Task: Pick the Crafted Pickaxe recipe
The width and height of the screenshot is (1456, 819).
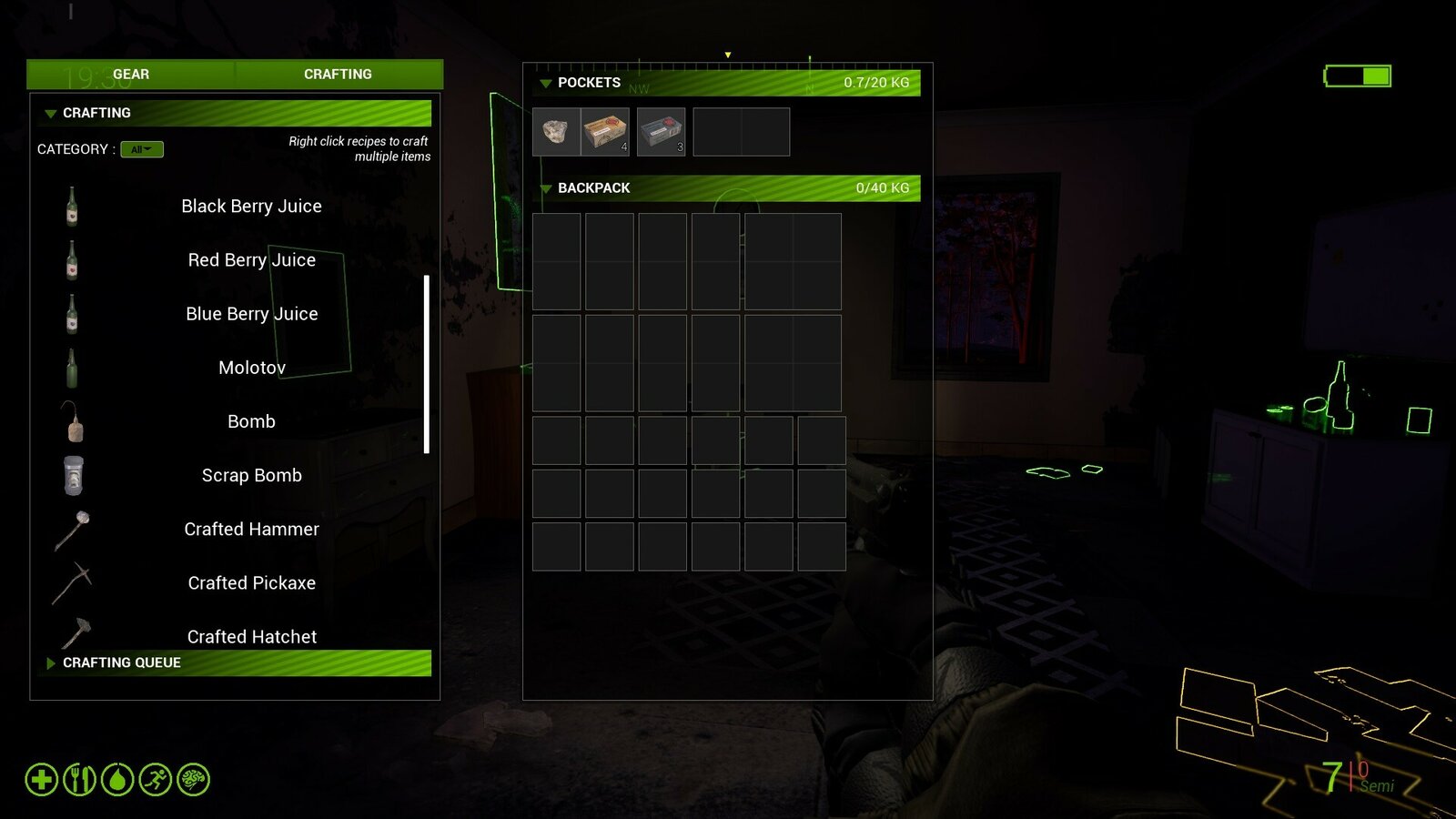Action: 251,582
